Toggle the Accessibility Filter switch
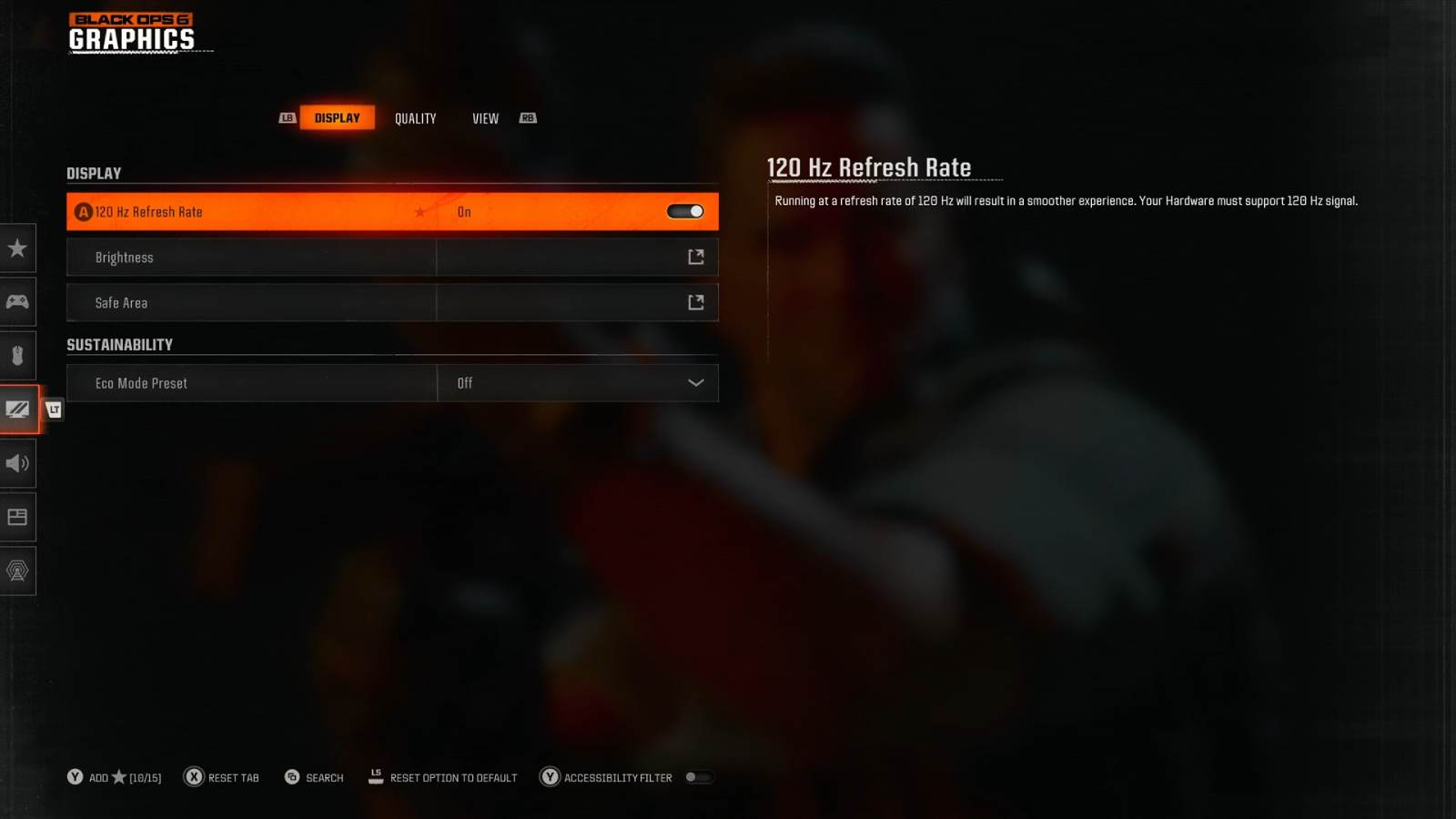Viewport: 1456px width, 819px height. click(700, 777)
